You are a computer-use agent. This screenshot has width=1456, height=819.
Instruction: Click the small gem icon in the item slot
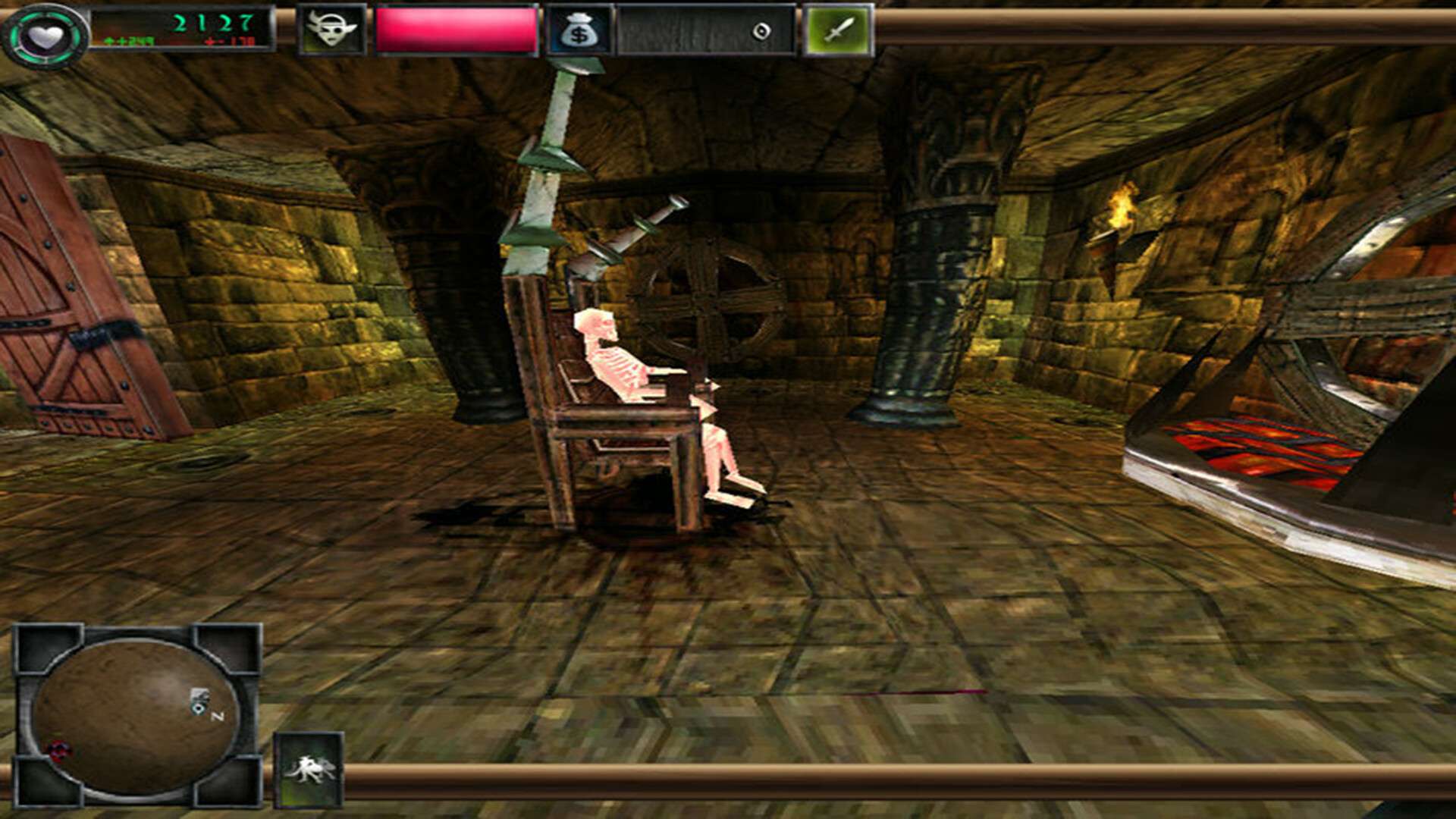[763, 31]
